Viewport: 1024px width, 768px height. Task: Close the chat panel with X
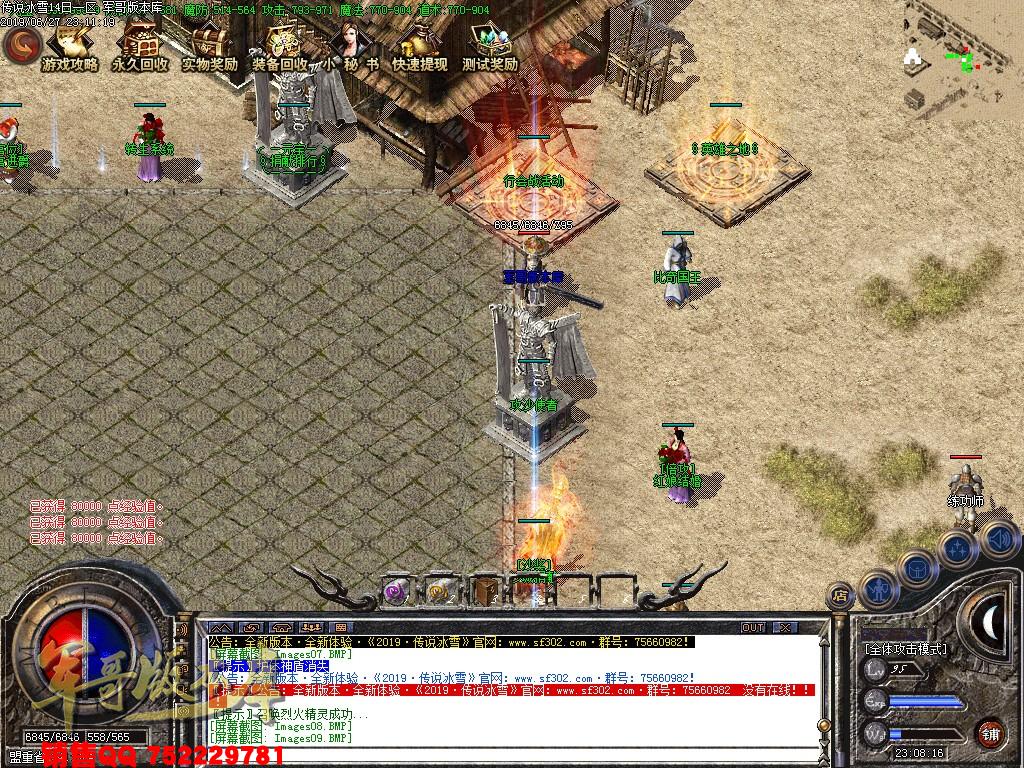point(784,627)
